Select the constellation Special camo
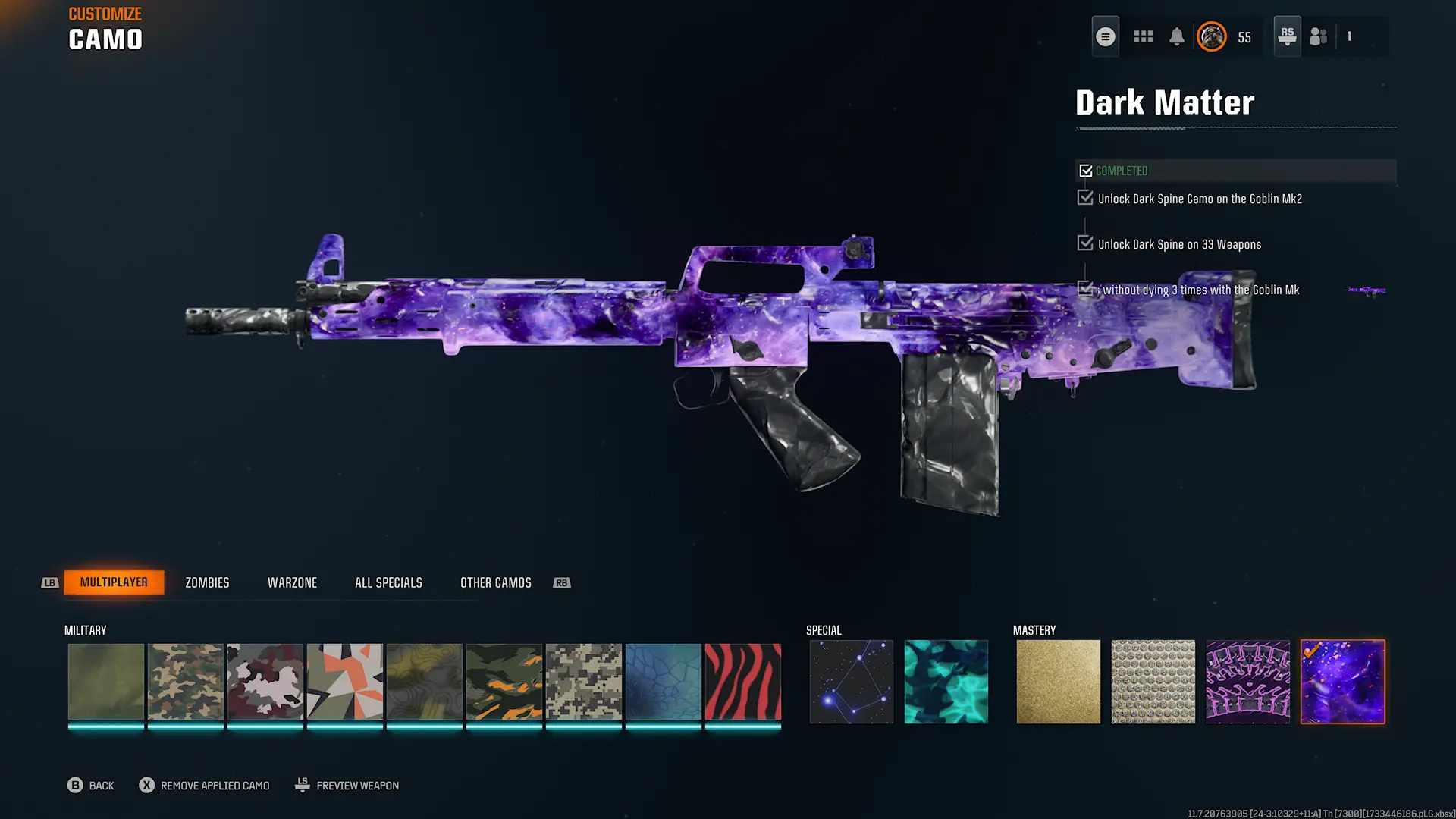This screenshot has height=819, width=1456. [851, 681]
